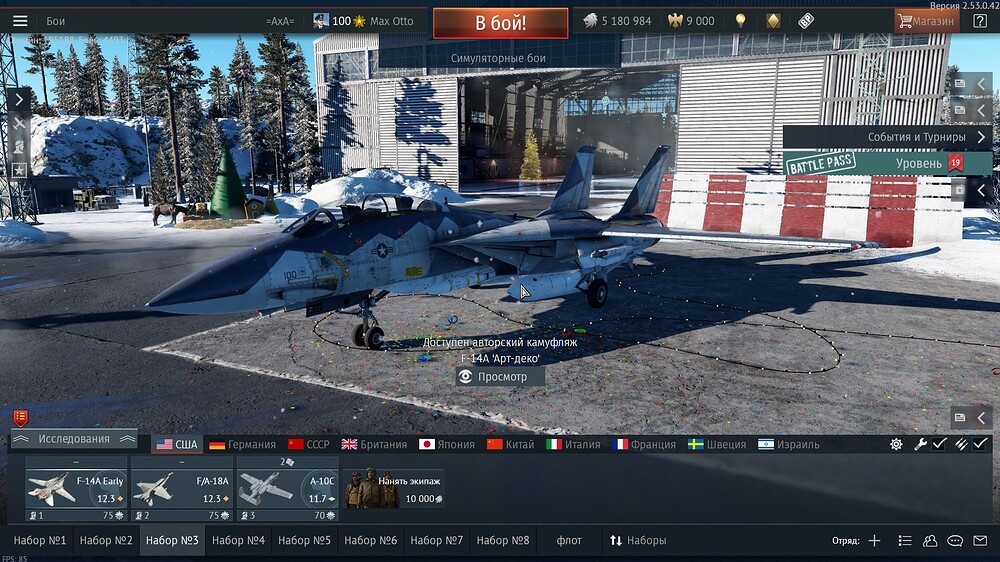Screen dimensions: 1000x562
Task: Select the F-14A Early aircraft slot
Action: point(77,490)
